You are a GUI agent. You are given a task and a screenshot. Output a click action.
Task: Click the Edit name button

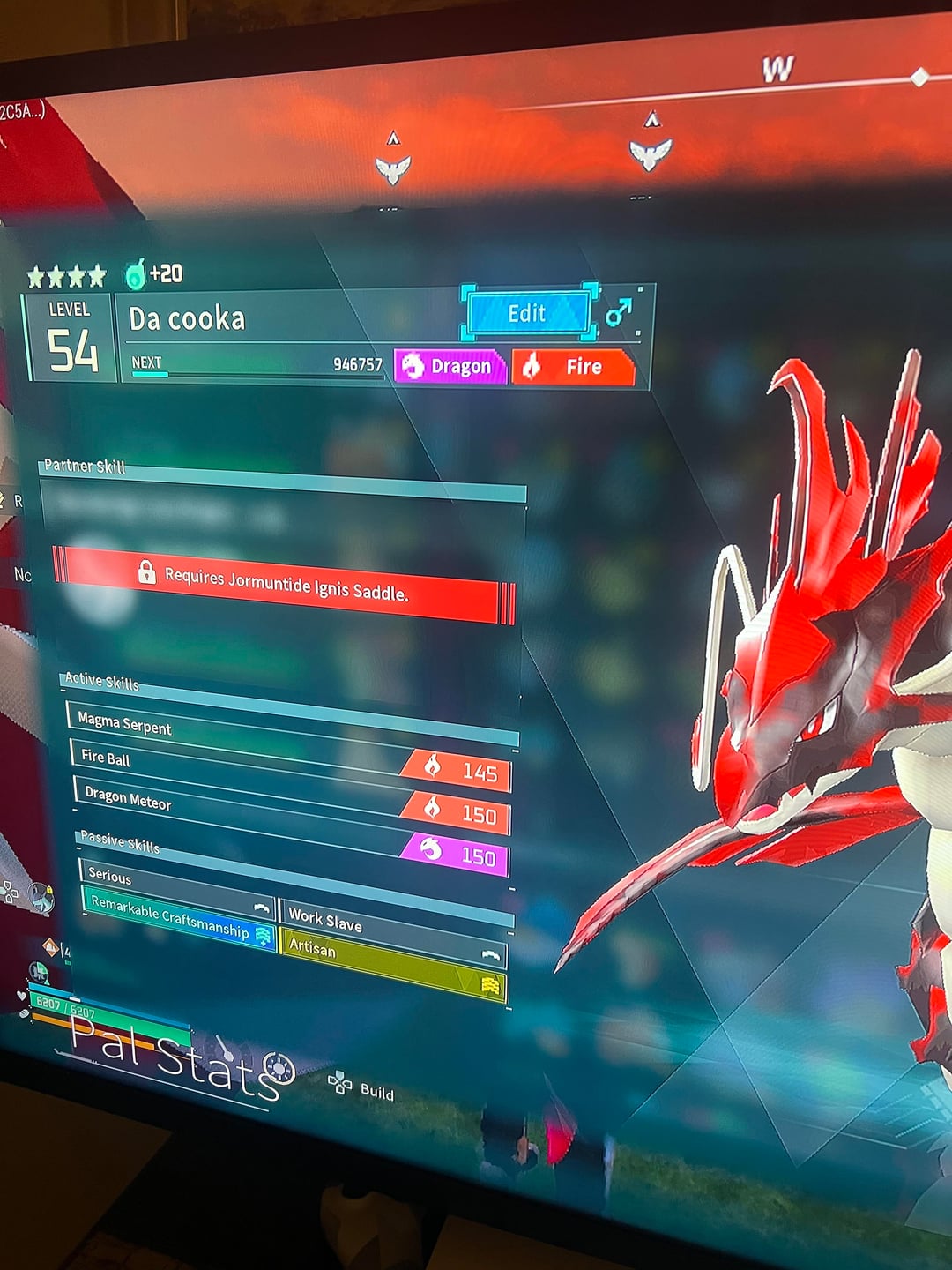pos(527,313)
